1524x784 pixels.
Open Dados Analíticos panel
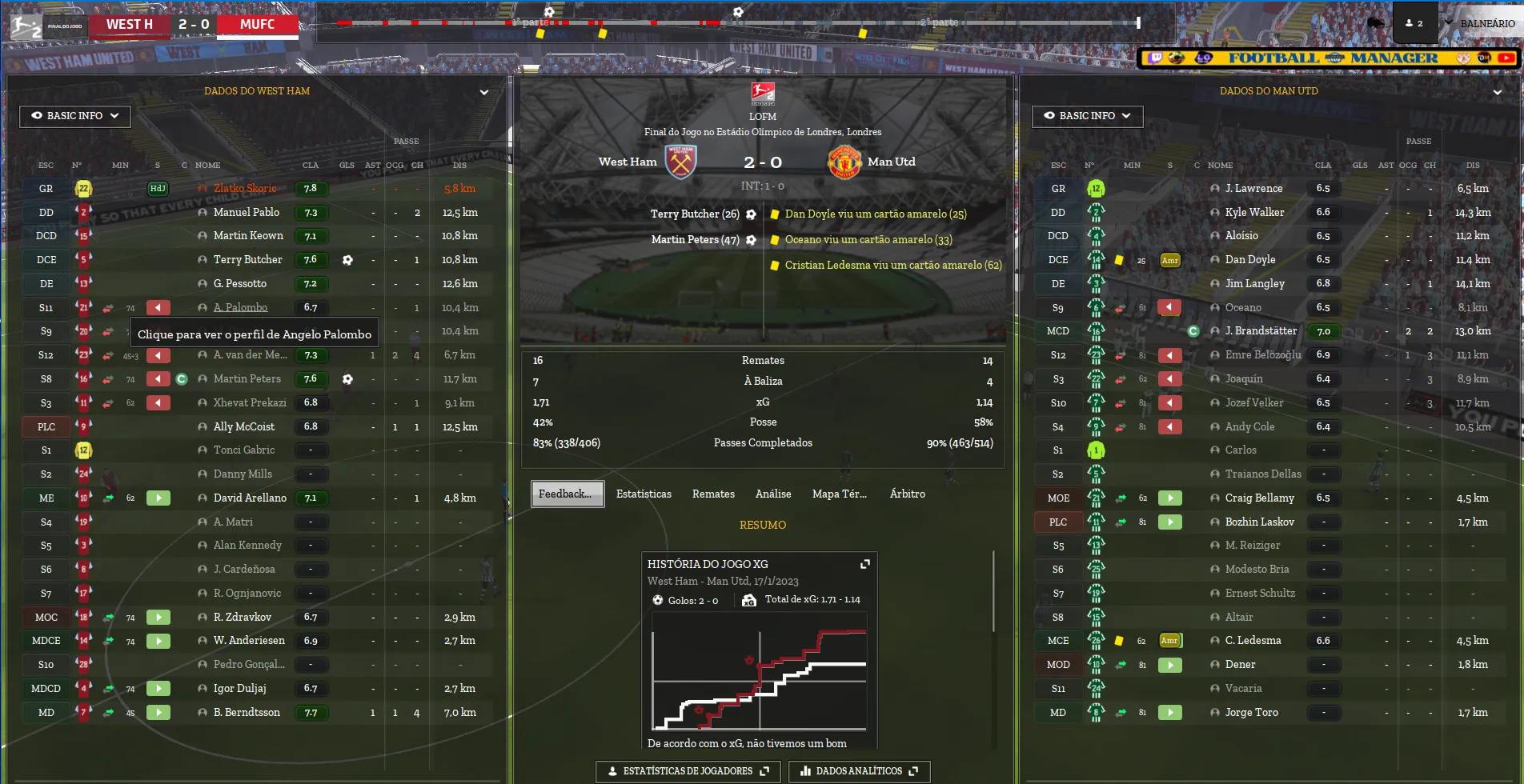859,771
